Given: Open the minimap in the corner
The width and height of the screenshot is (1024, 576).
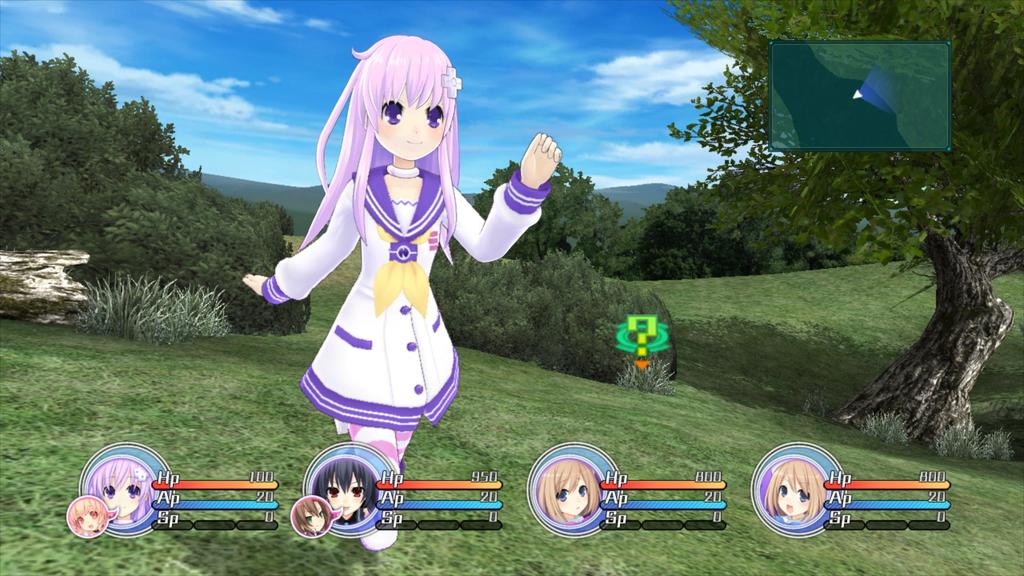Looking at the screenshot, I should coord(859,95).
